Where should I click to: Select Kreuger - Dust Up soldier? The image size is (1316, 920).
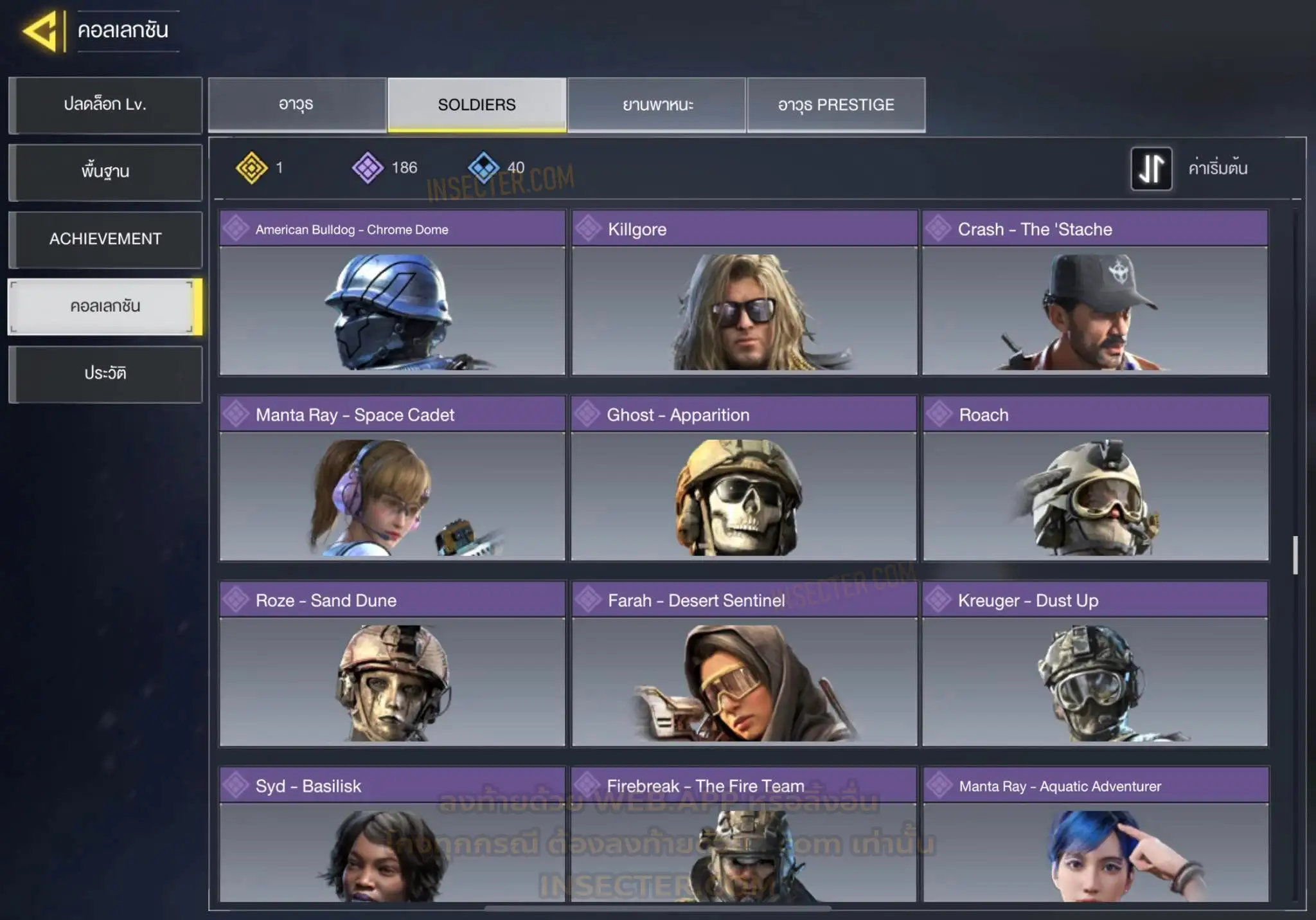(1095, 664)
